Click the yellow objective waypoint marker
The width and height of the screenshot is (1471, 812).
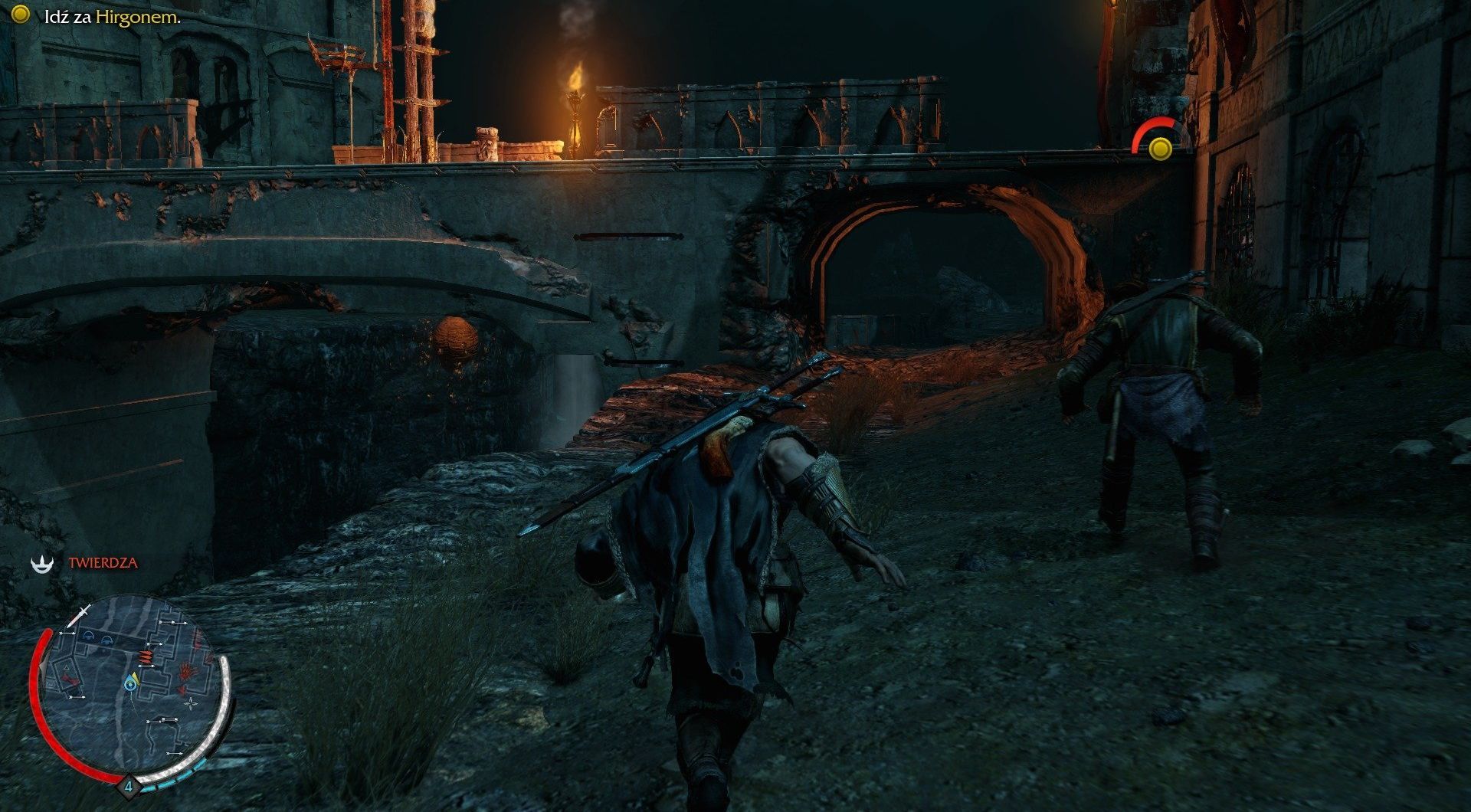point(1161,148)
